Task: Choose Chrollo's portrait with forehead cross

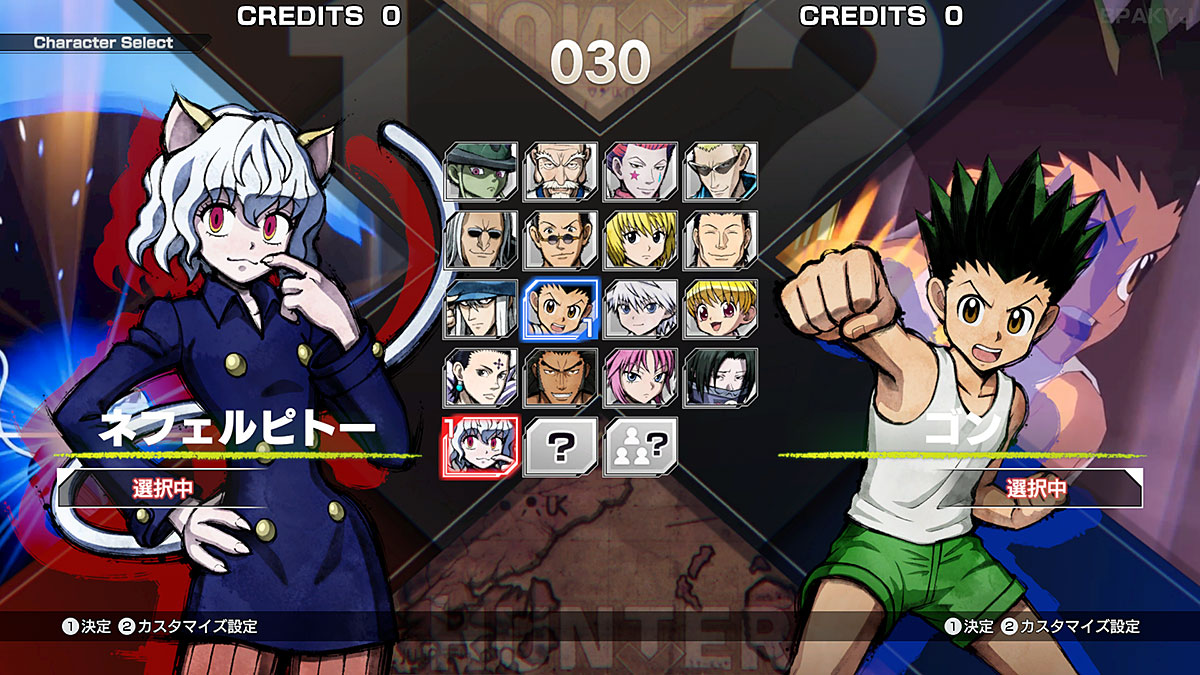Action: (x=481, y=377)
